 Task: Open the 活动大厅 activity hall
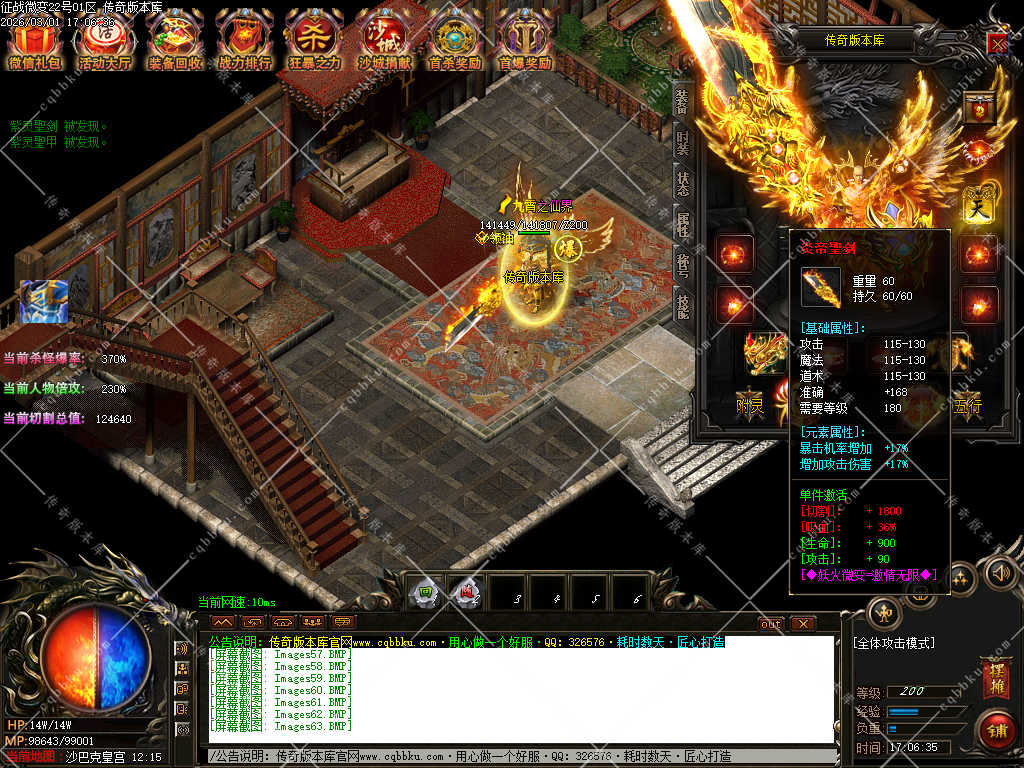click(105, 41)
